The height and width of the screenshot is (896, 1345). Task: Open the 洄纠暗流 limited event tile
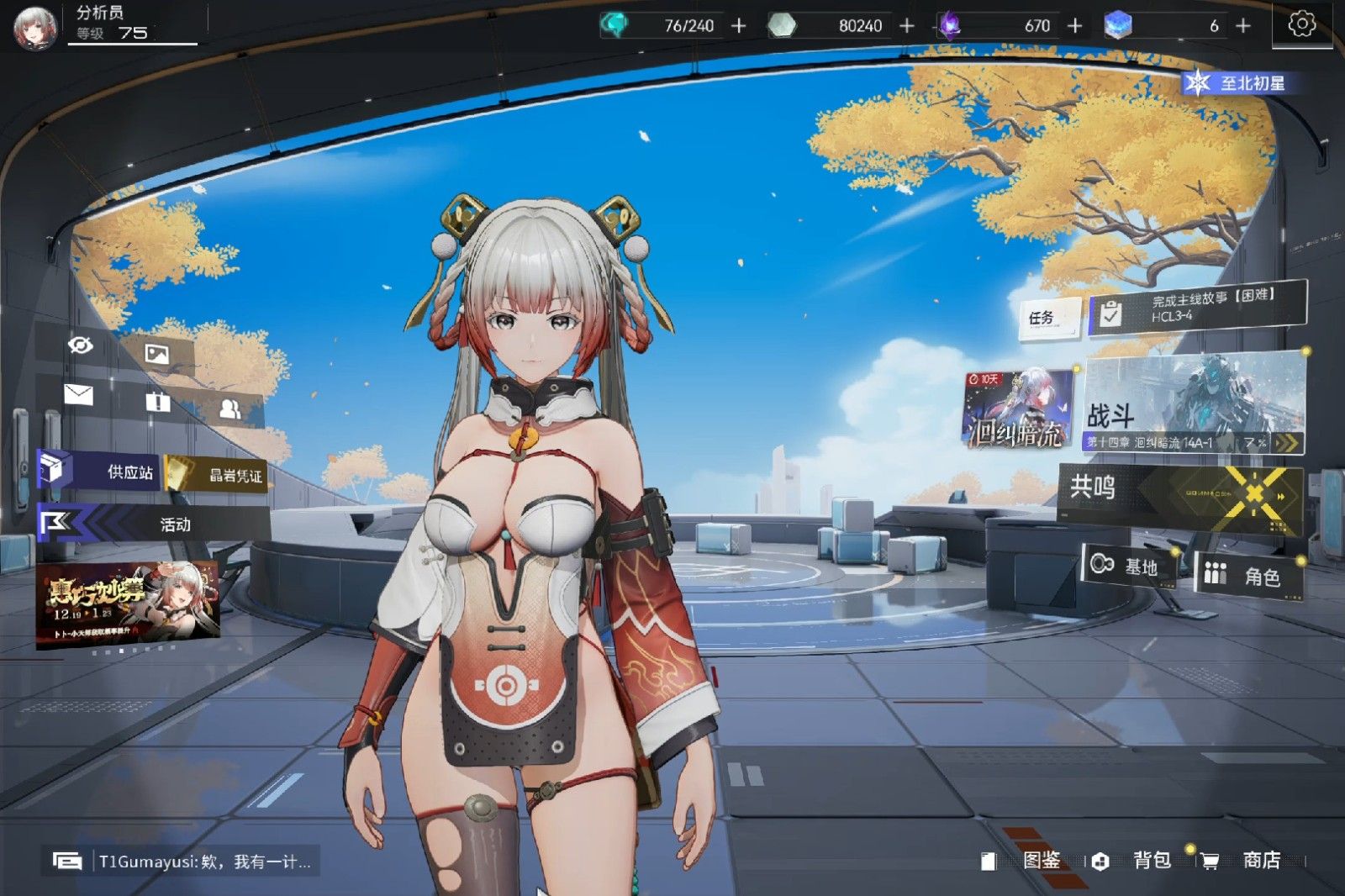1017,409
